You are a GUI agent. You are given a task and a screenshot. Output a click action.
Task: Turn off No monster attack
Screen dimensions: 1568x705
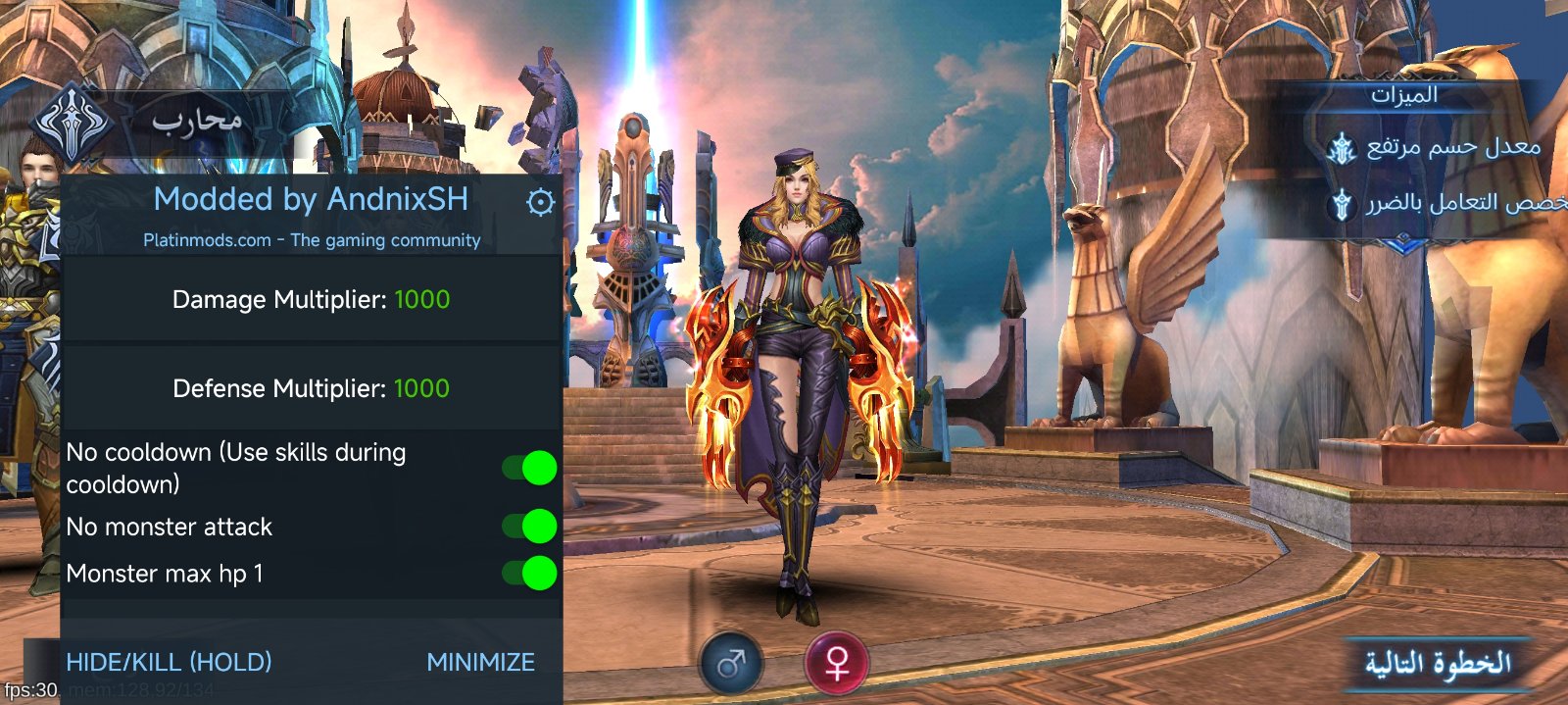click(530, 527)
